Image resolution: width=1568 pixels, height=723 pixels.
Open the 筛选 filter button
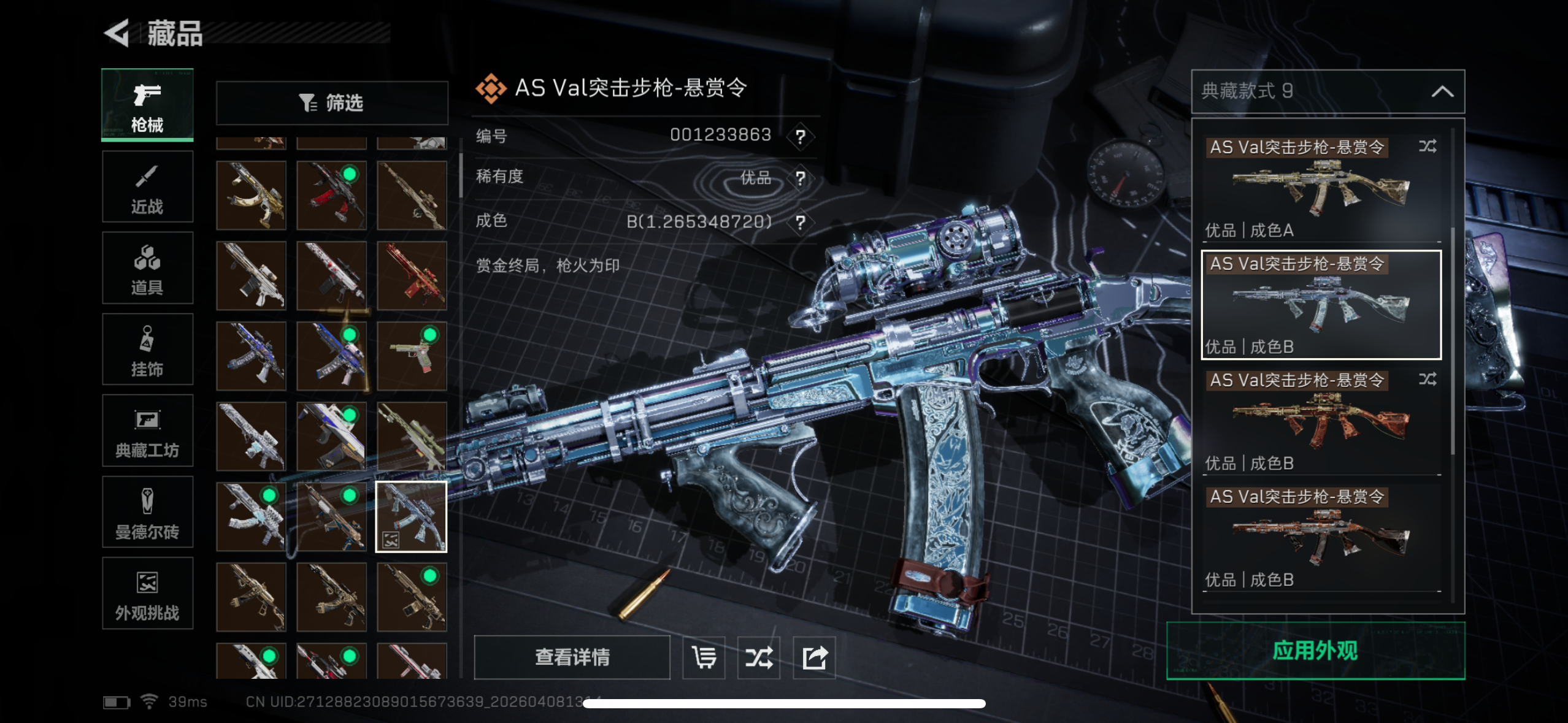pyautogui.click(x=332, y=103)
